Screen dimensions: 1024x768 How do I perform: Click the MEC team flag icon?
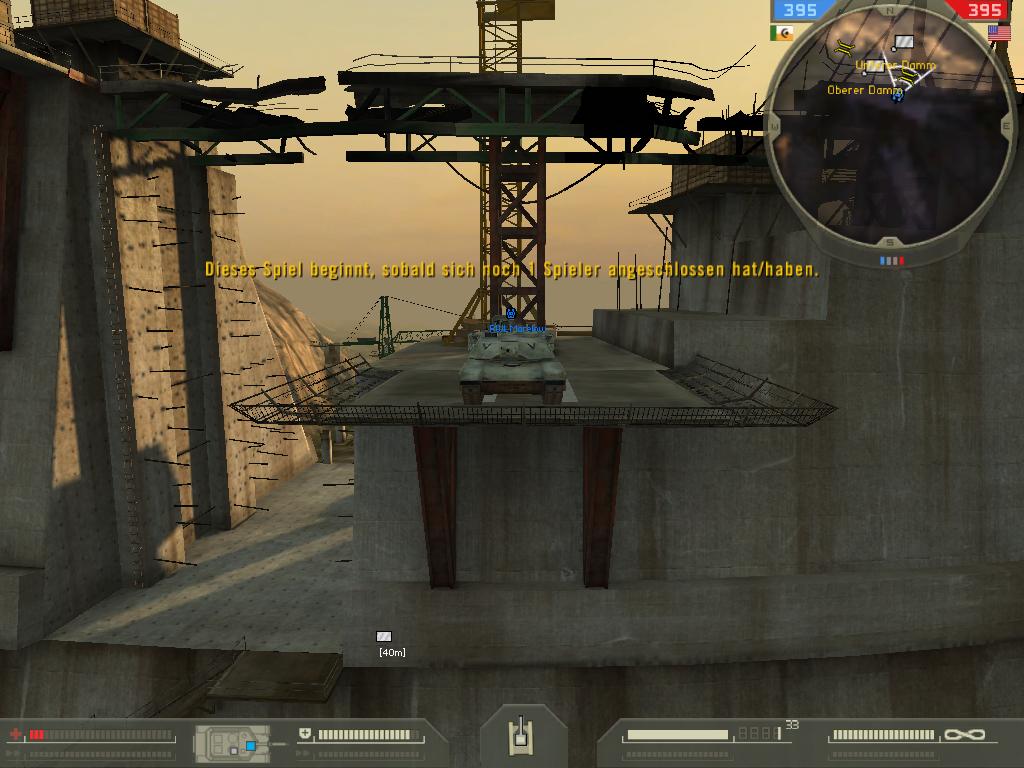click(782, 32)
